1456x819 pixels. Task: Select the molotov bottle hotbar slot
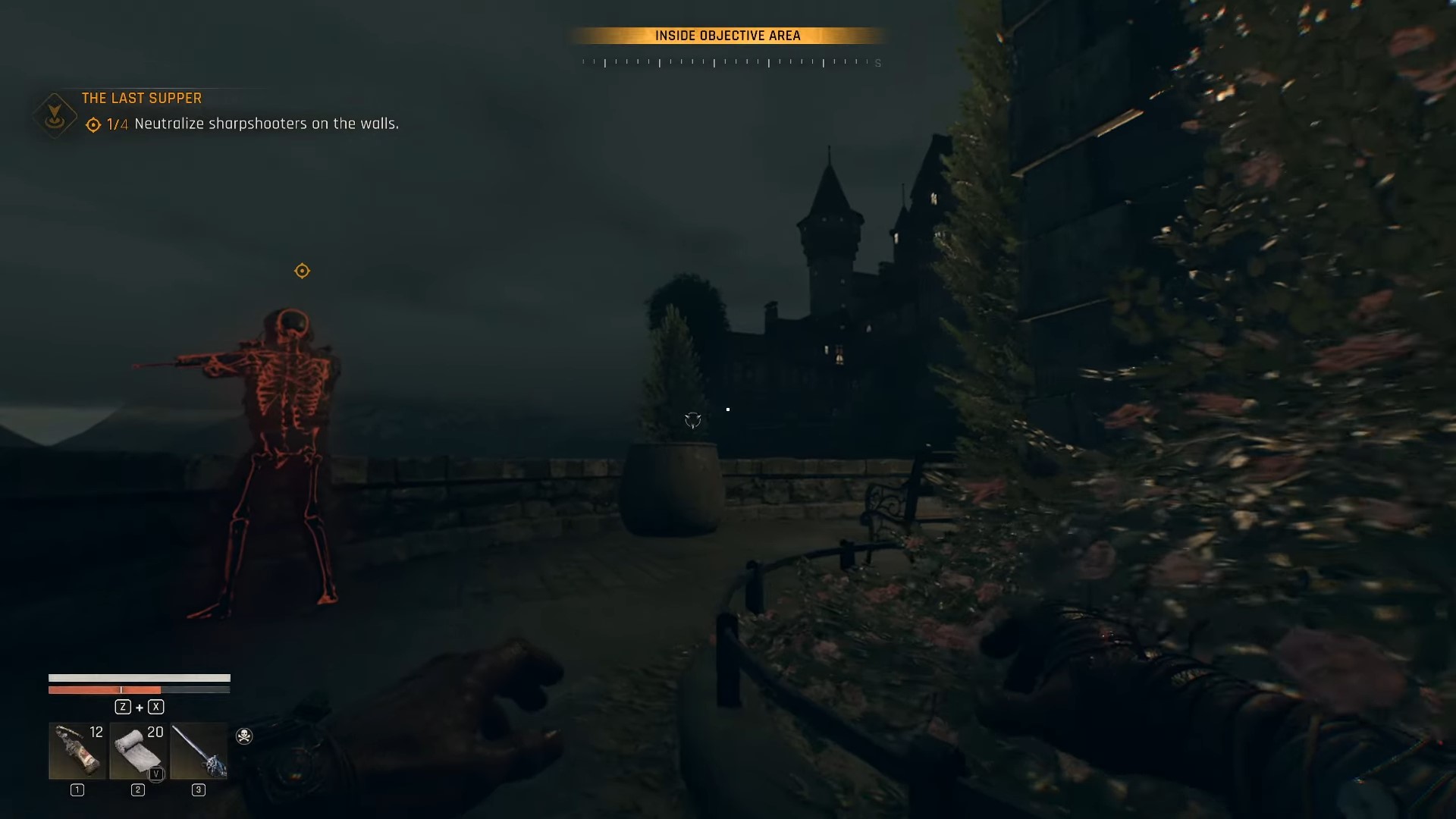[77, 751]
